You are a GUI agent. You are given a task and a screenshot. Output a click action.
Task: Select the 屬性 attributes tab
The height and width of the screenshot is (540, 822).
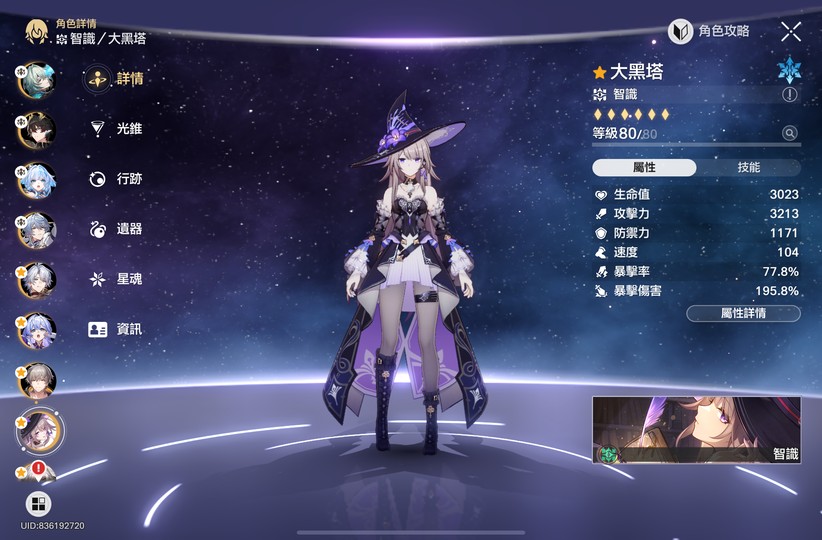pos(644,167)
